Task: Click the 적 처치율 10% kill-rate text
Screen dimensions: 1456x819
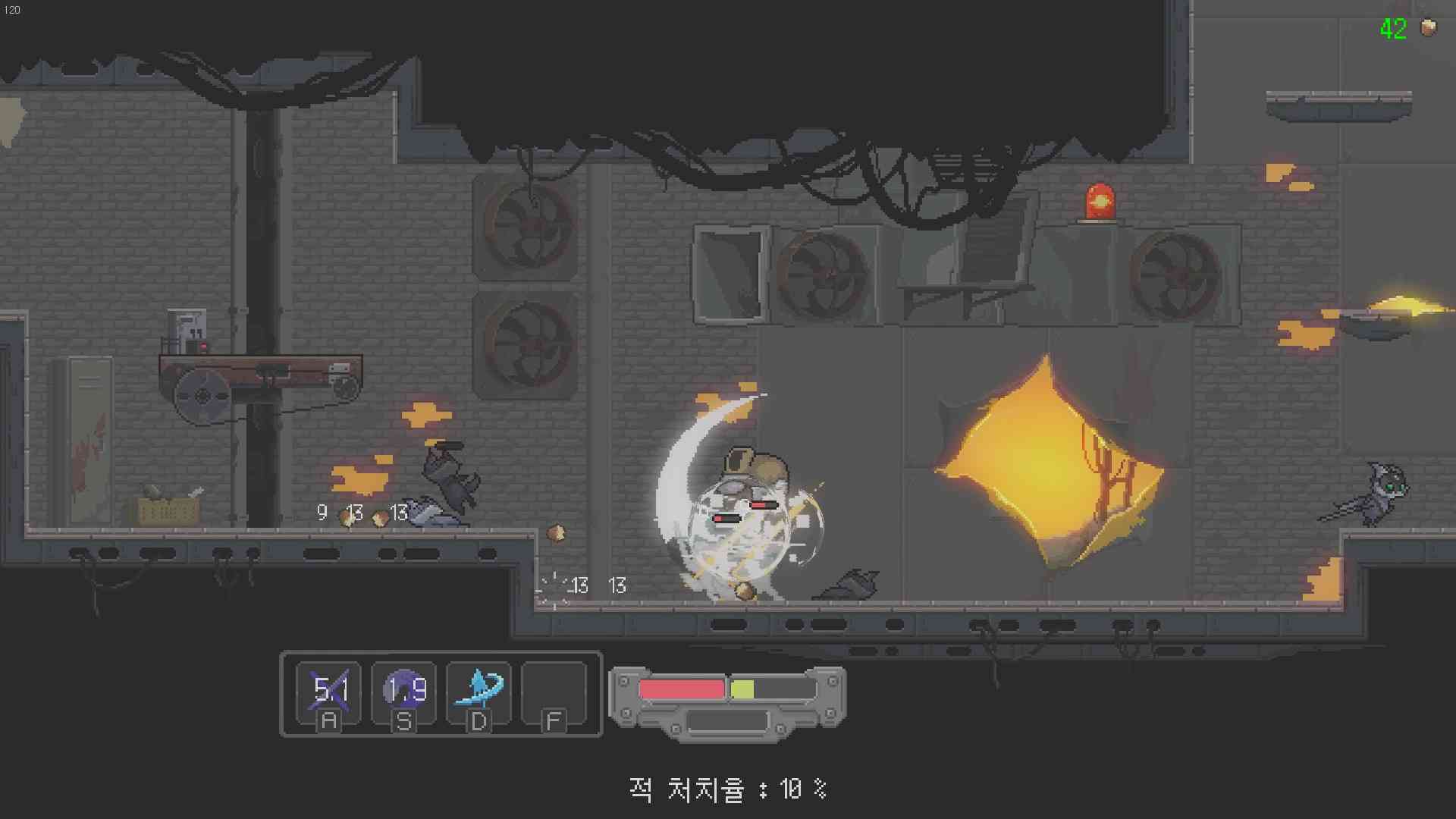Action: click(x=726, y=789)
